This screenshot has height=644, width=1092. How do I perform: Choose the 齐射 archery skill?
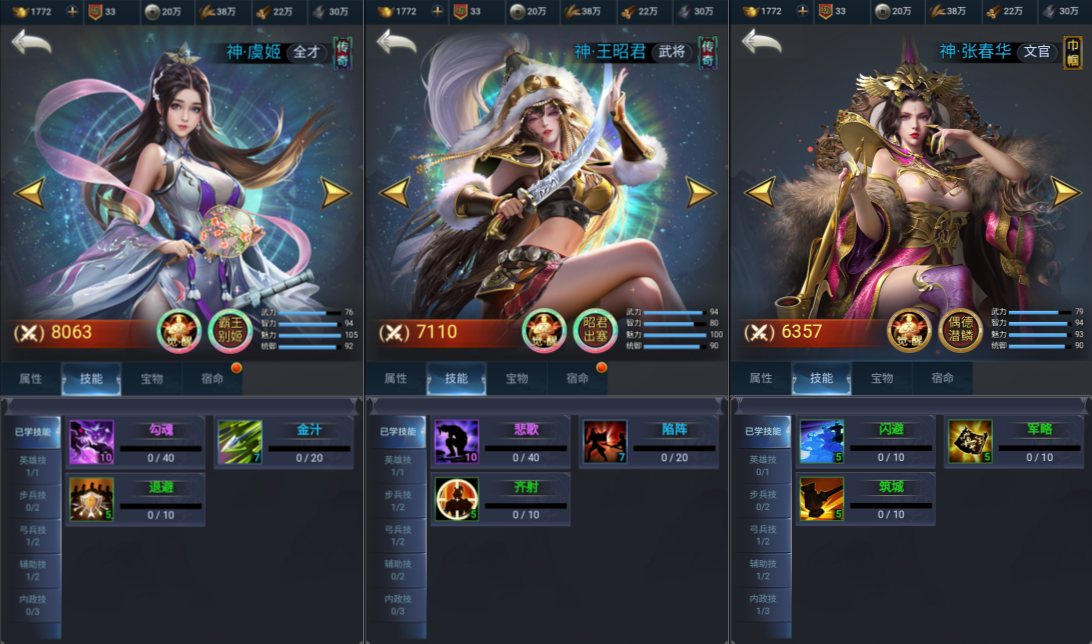click(x=456, y=498)
